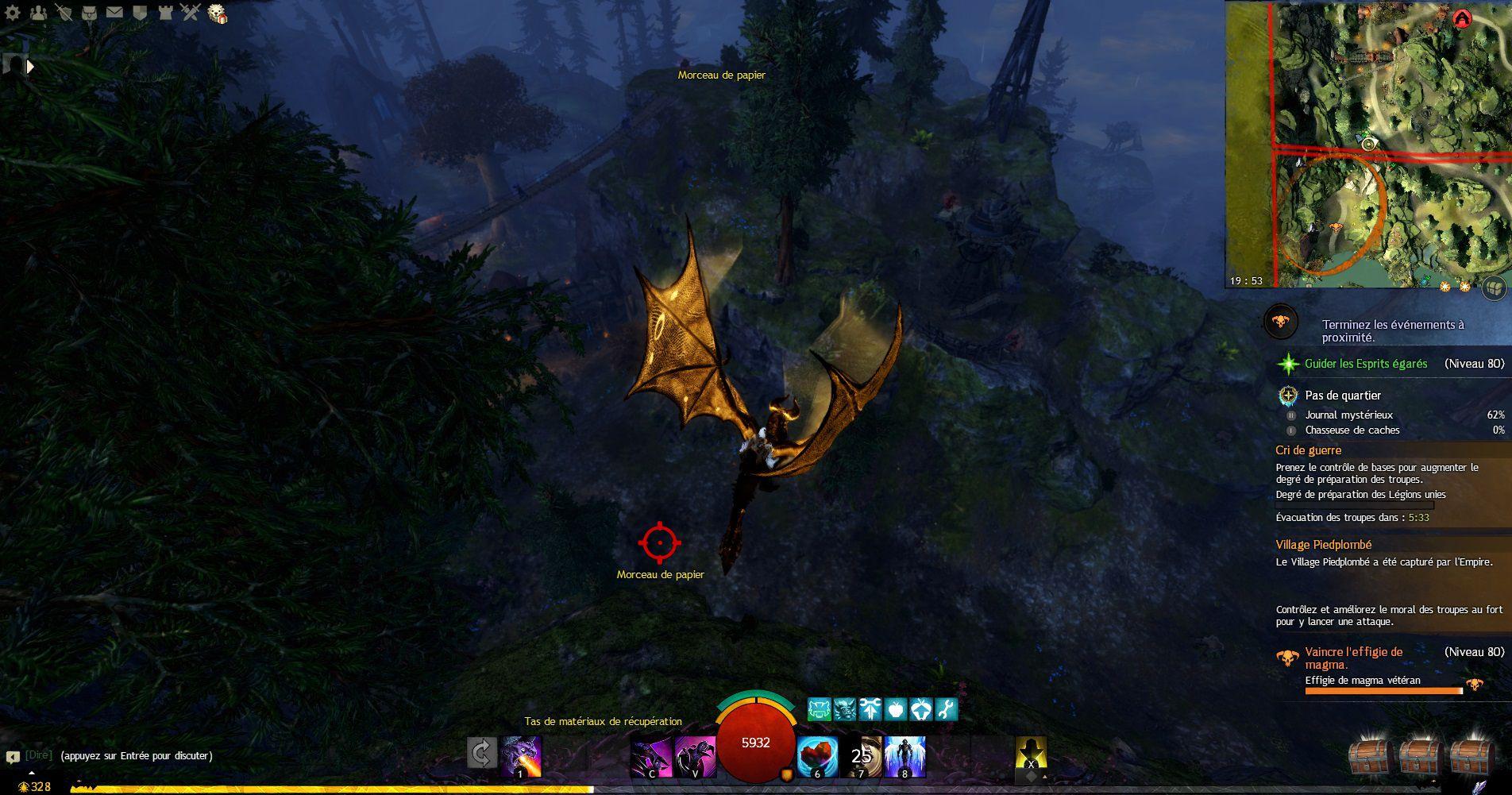Open the contacts and LFG panel

38,13
